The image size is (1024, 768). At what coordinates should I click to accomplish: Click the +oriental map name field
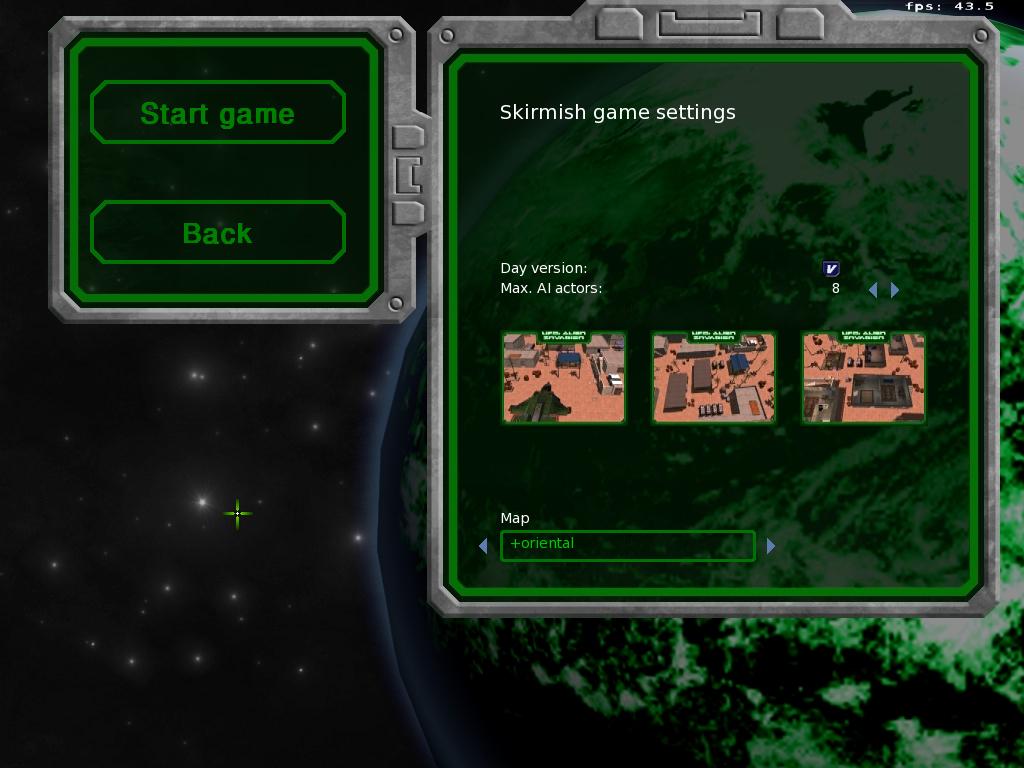(x=627, y=545)
